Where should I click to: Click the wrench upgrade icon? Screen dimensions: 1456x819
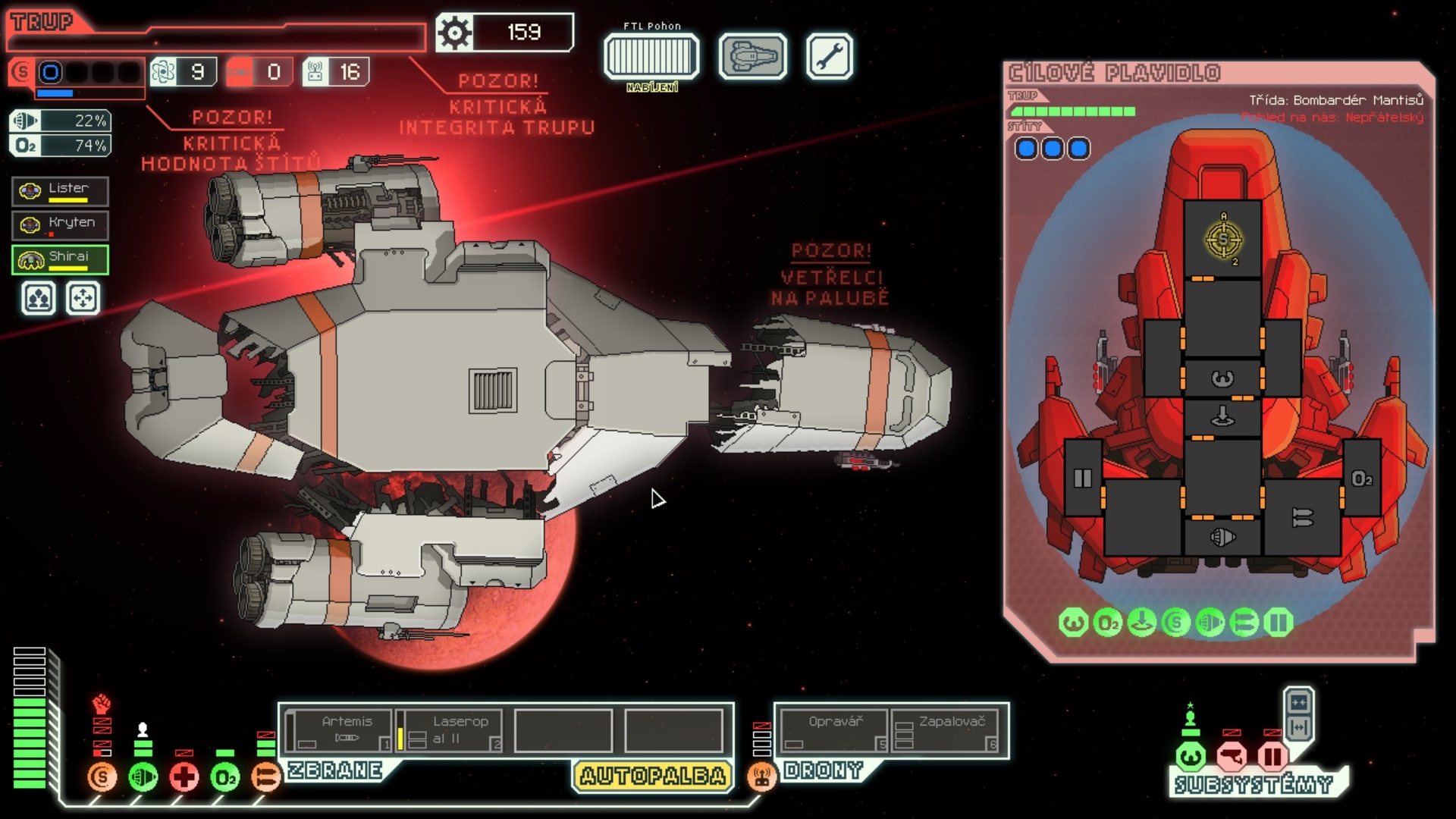(828, 57)
